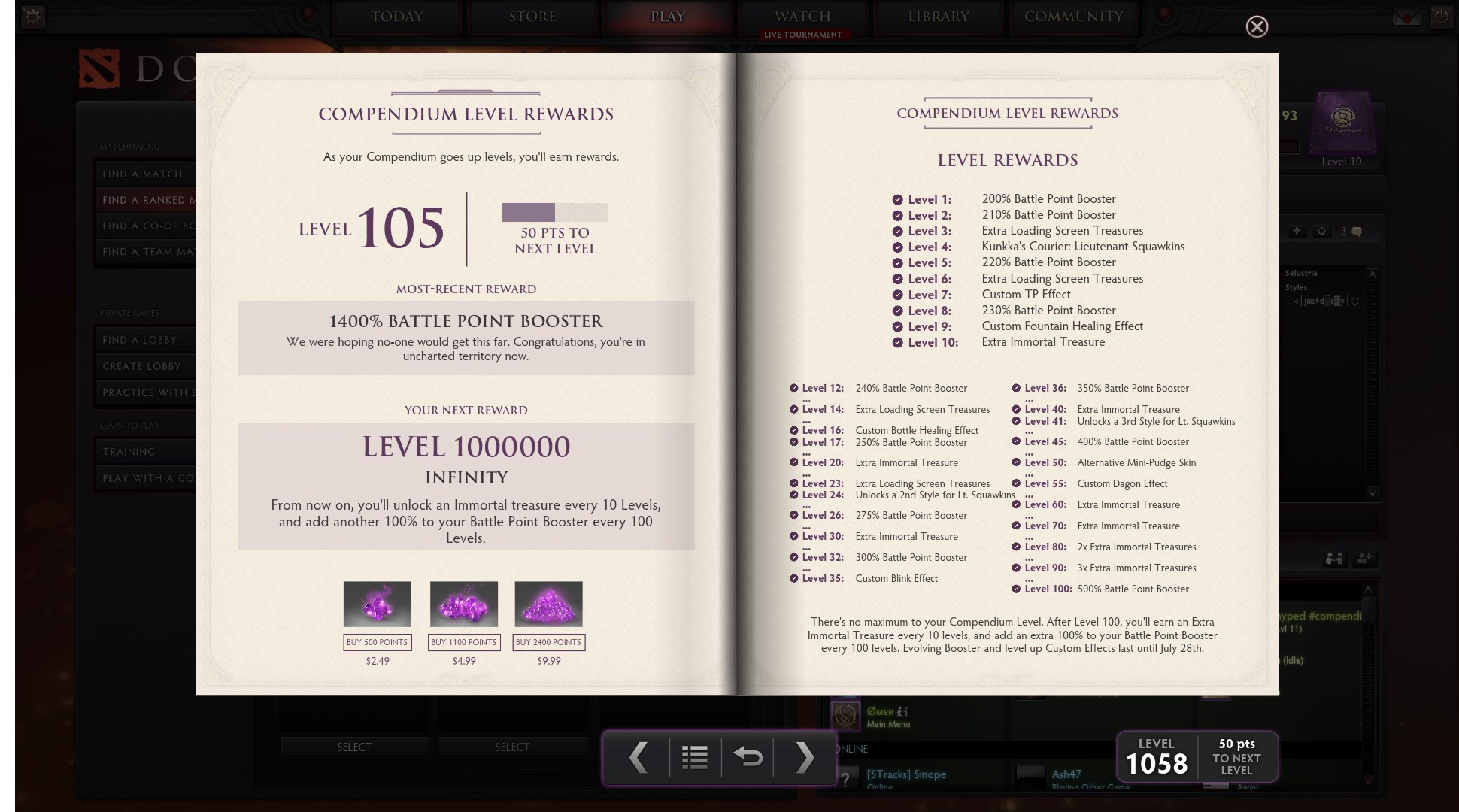Viewport: 1459px width, 812px height.
Task: Click the BUY 2400 POINTS button for $9.99
Action: [x=548, y=643]
